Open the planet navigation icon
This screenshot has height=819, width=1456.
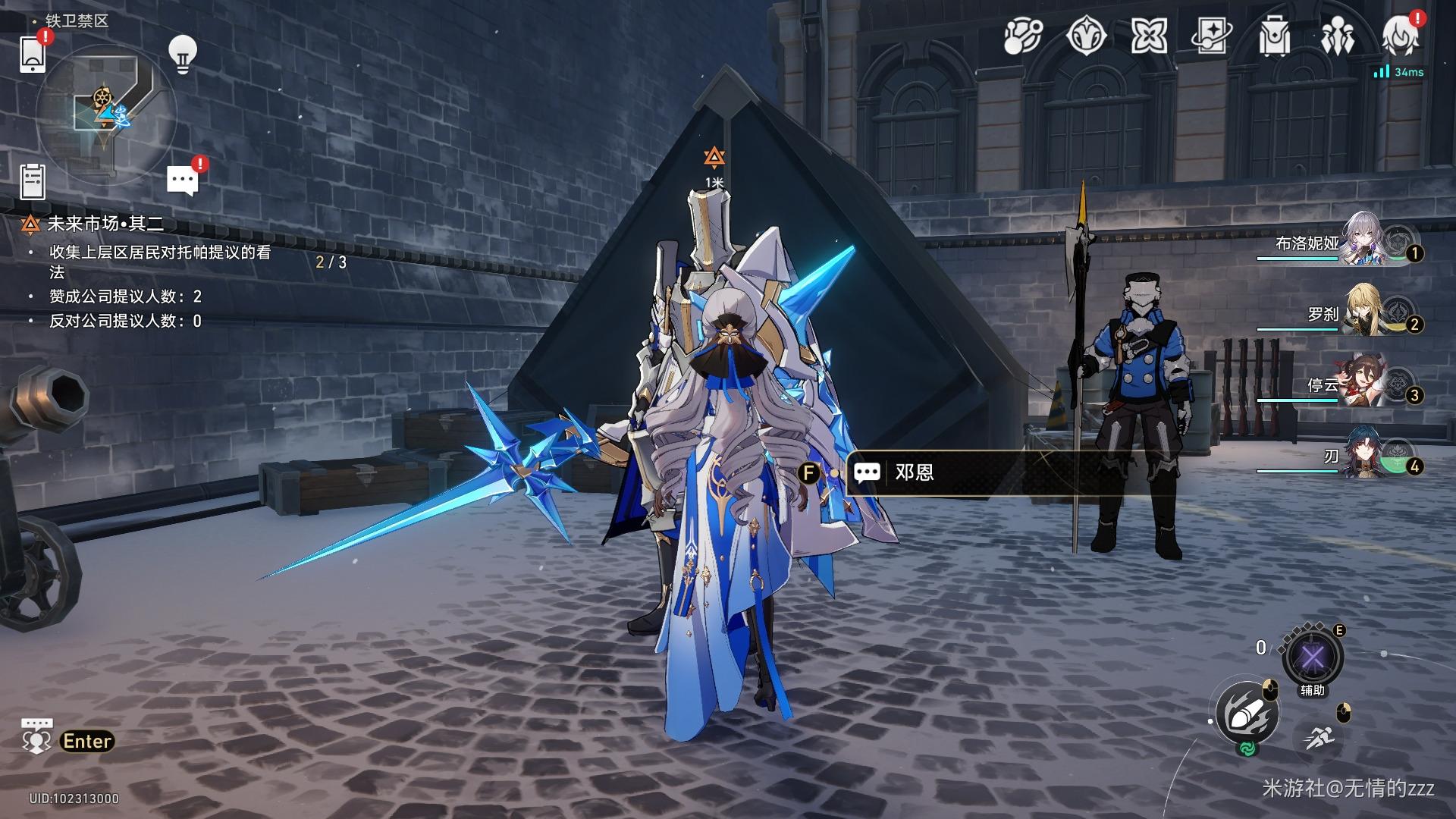(x=1023, y=36)
